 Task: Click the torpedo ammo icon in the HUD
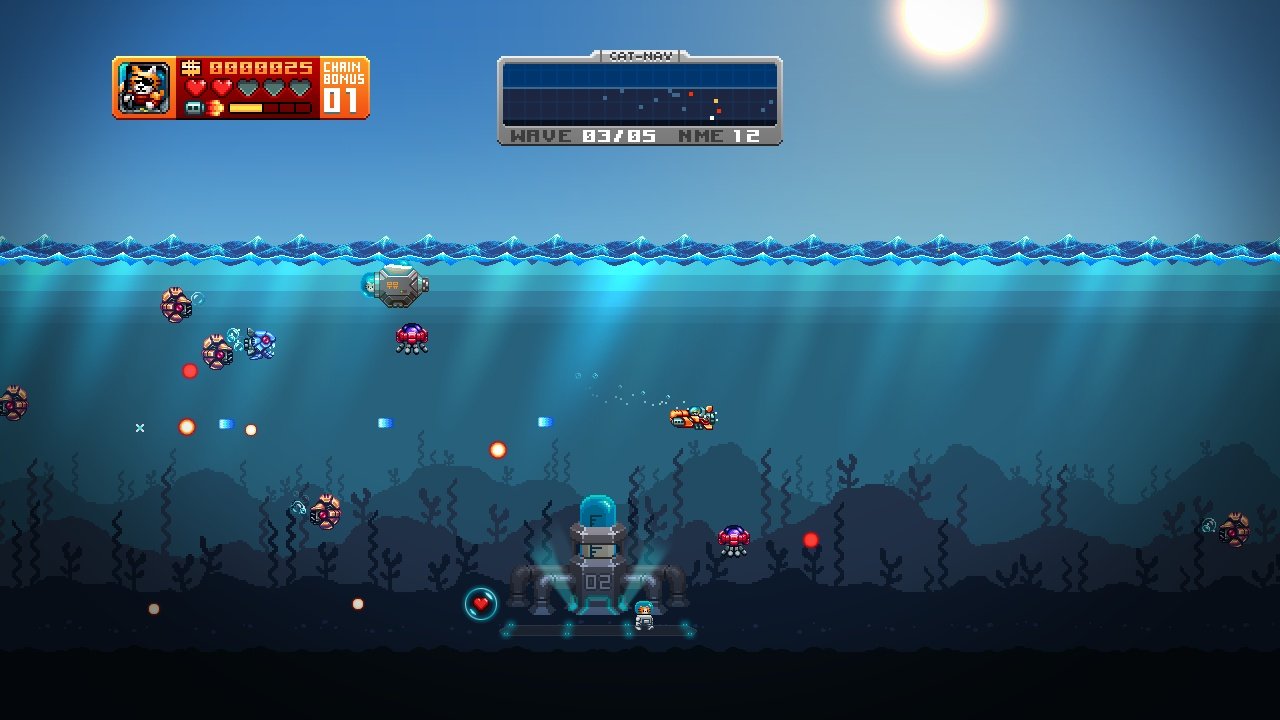click(193, 107)
